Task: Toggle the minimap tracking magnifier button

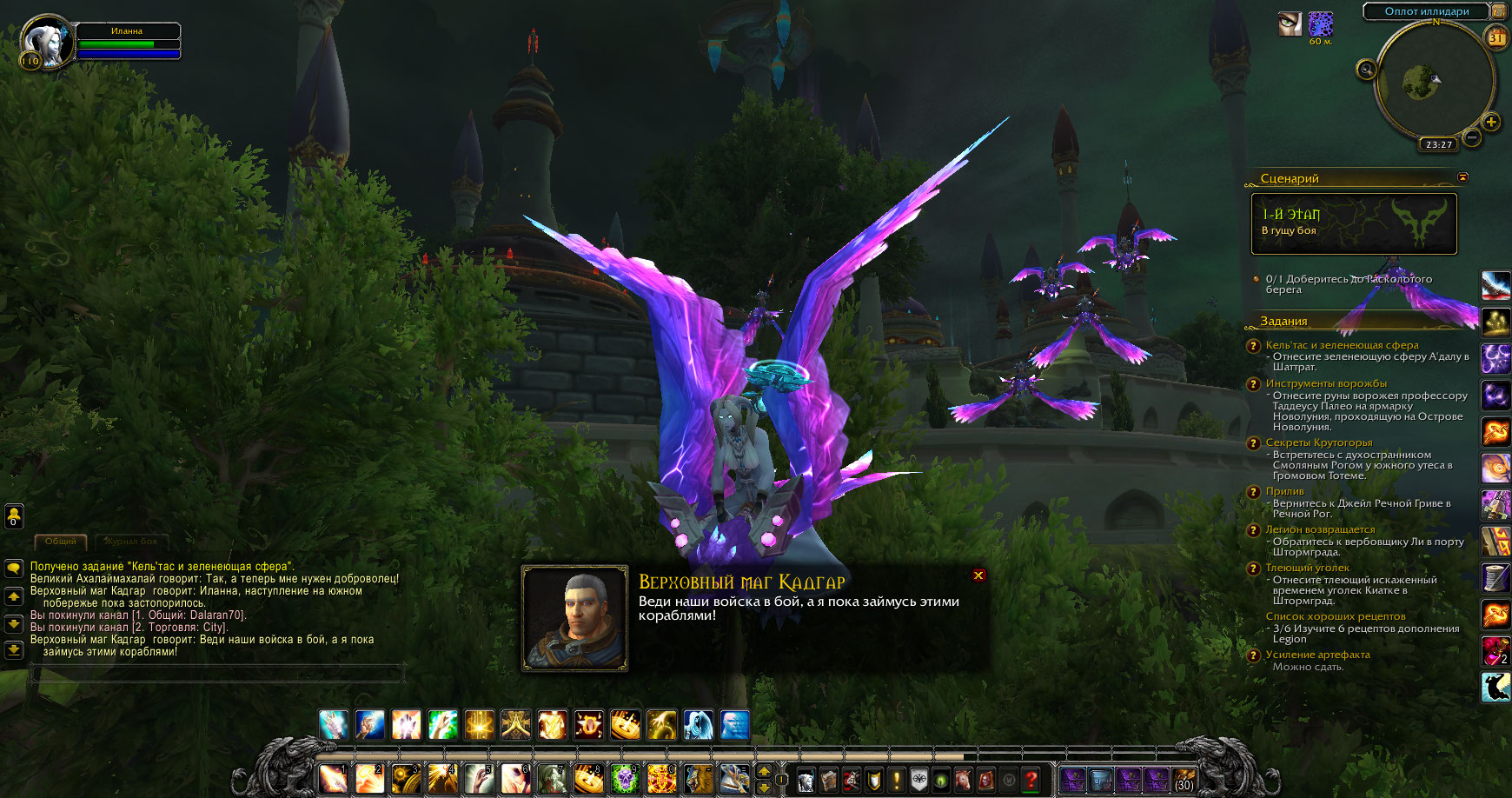Action: (1366, 70)
